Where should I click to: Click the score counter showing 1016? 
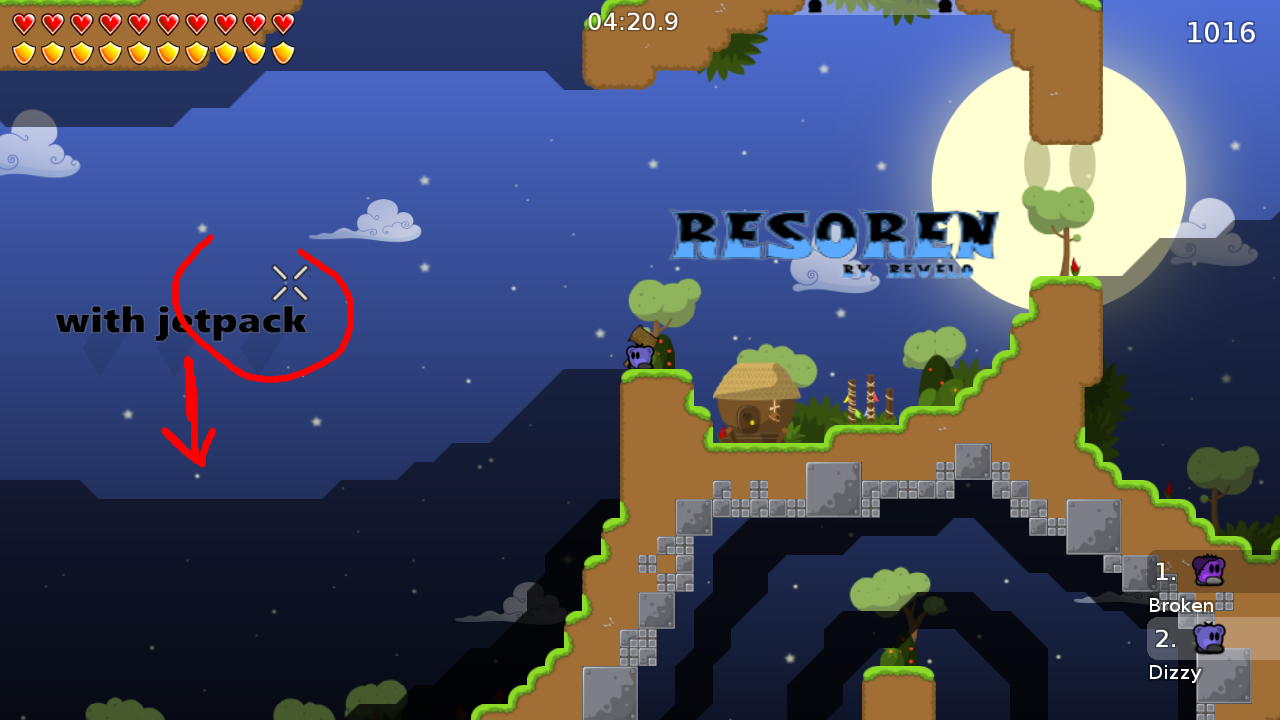(x=1221, y=32)
